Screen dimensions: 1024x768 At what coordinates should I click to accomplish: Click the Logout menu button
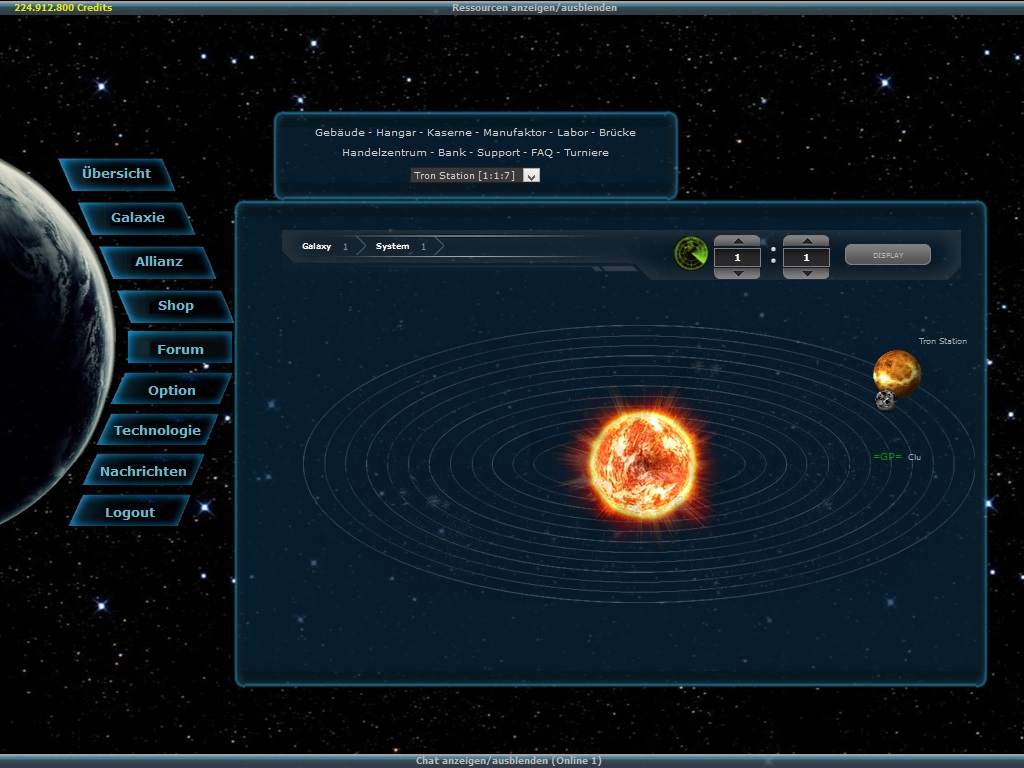coord(130,512)
